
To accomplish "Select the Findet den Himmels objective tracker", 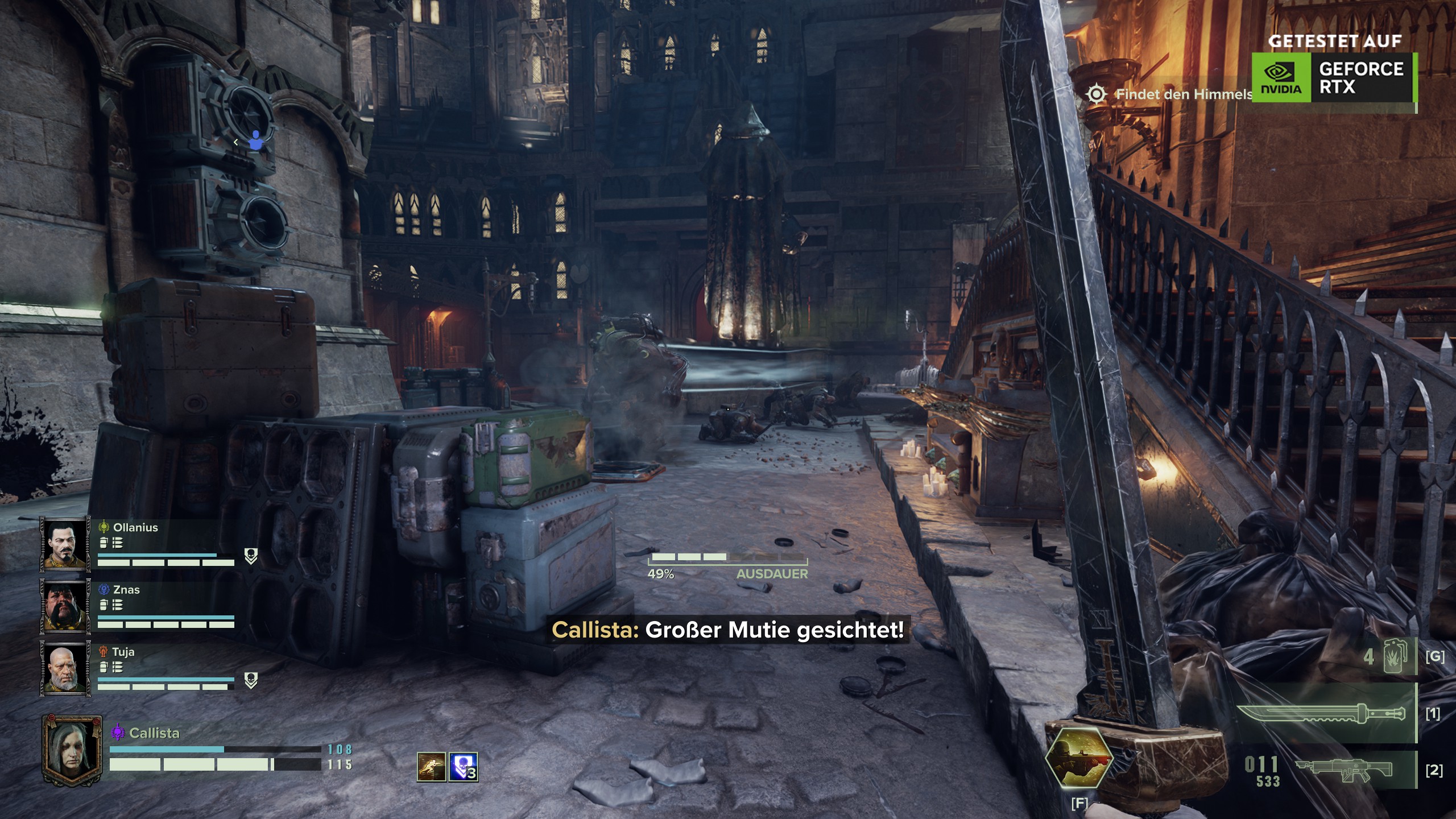I will click(1172, 94).
